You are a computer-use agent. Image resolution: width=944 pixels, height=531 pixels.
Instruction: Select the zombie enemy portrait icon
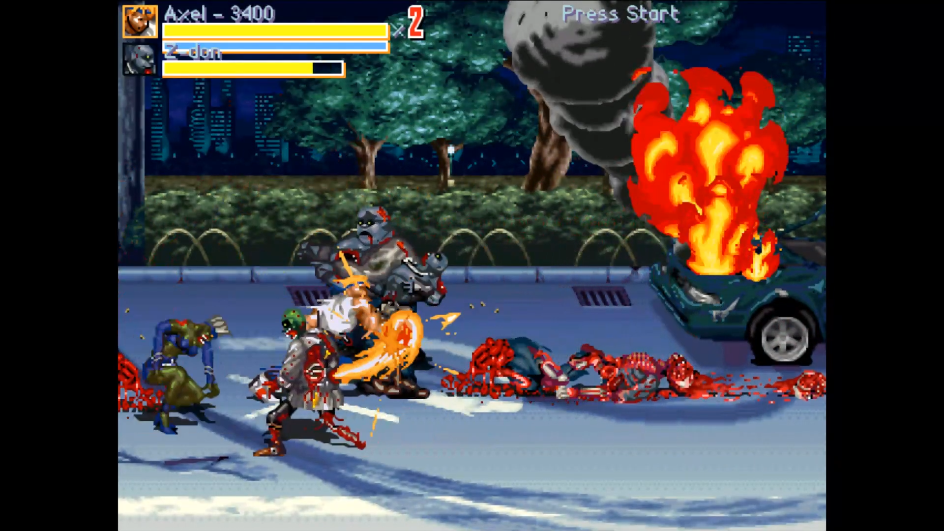(139, 59)
